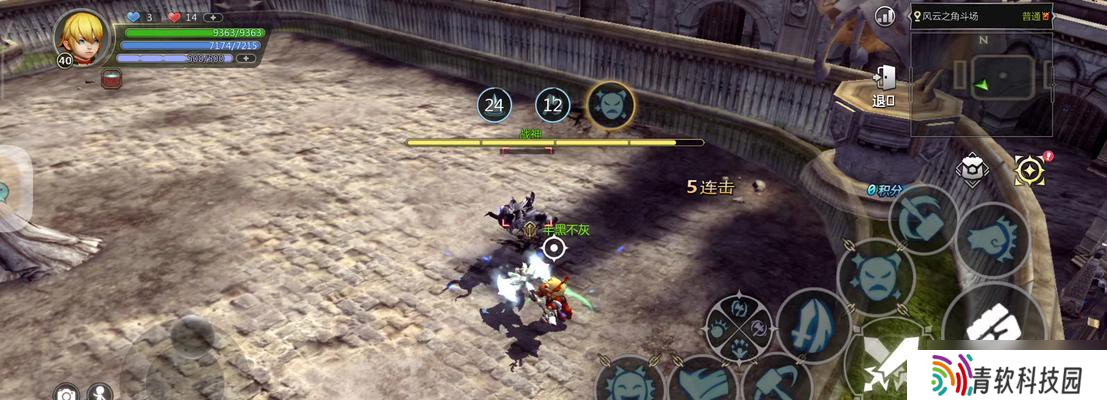Tap the gold compass icon with red alert

click(x=1028, y=170)
